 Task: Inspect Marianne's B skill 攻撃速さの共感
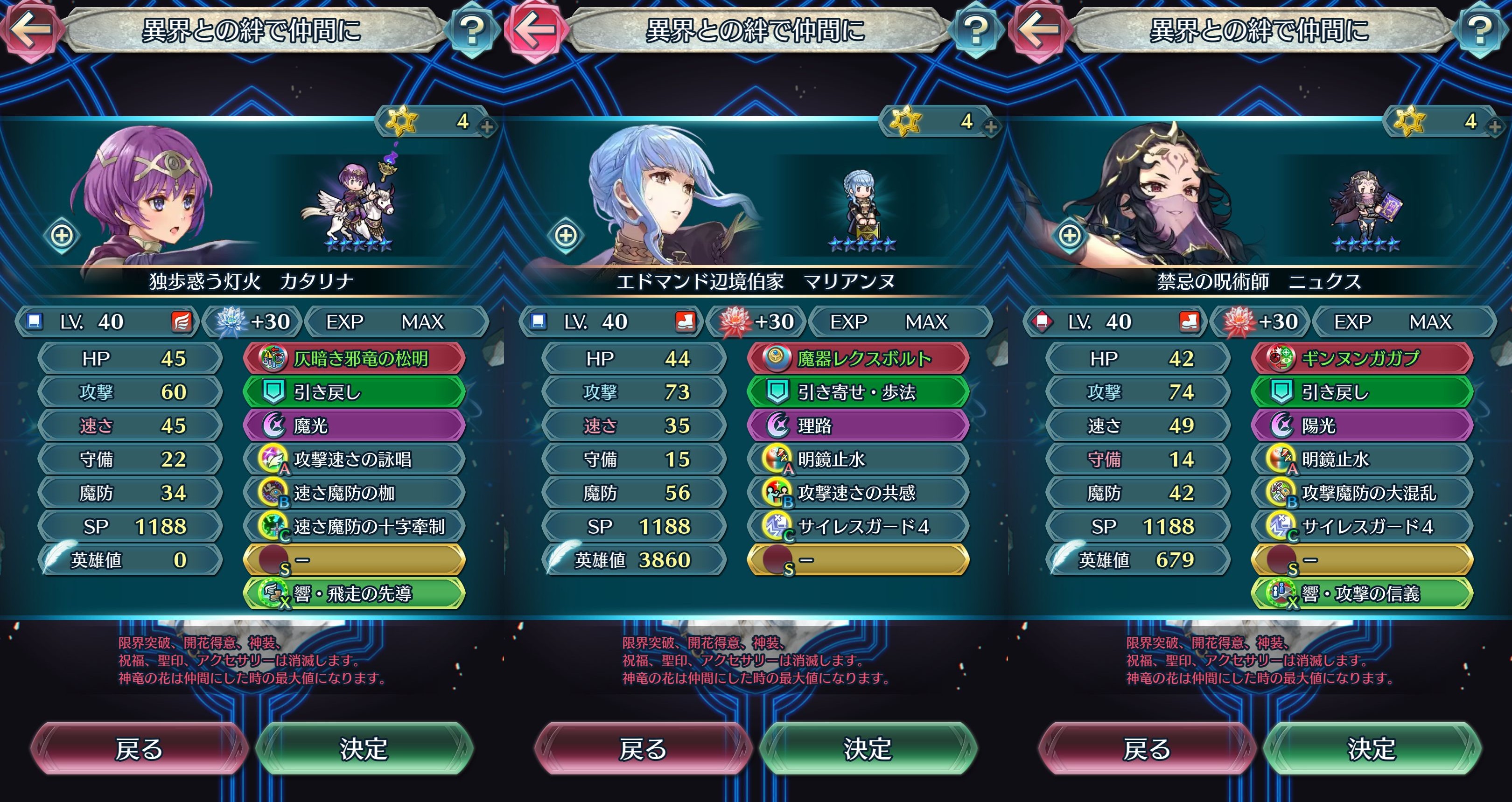coord(858,493)
